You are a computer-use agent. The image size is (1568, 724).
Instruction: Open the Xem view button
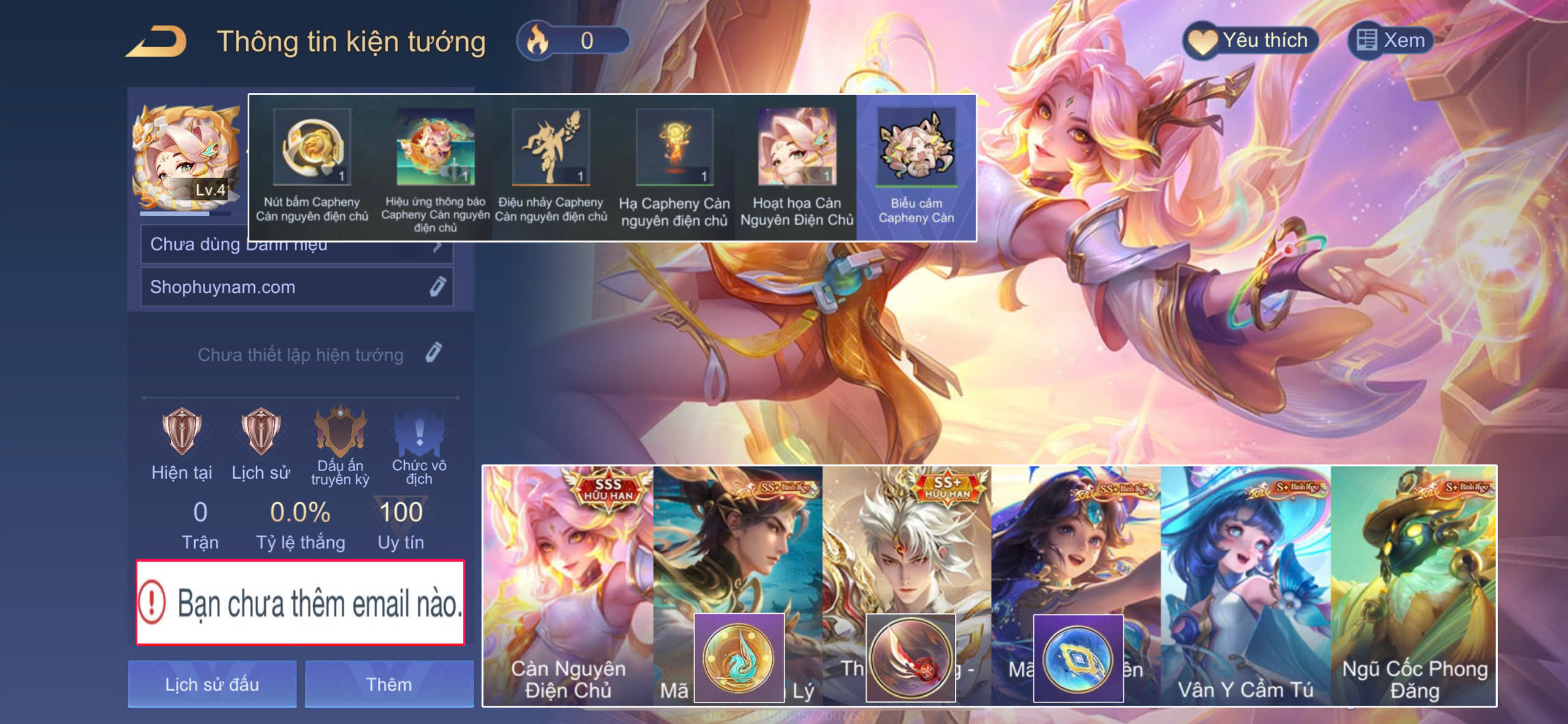(1390, 41)
